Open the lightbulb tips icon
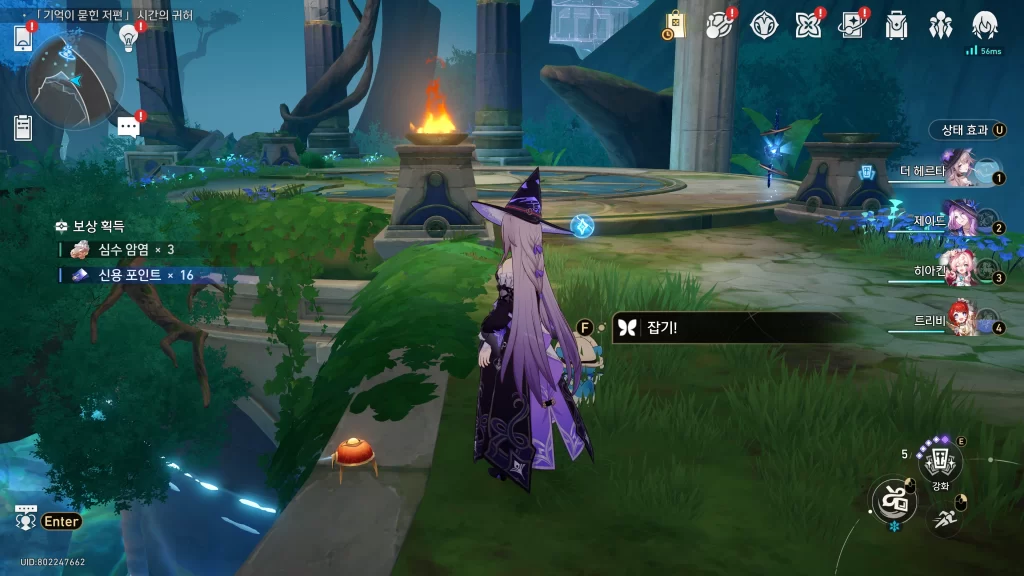This screenshot has height=576, width=1024. [128, 37]
